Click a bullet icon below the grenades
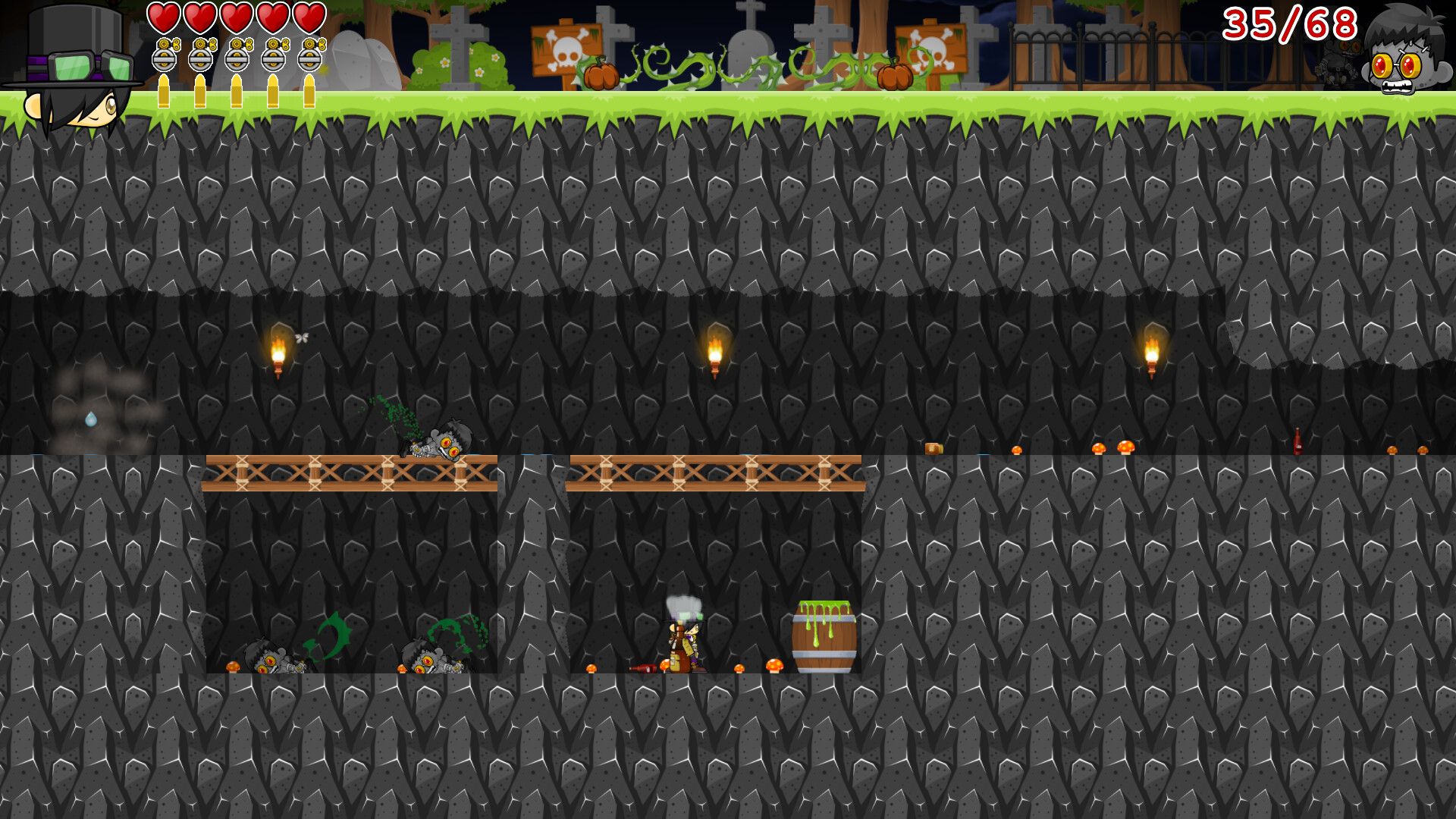Screen dimensions: 1456x819 tap(165, 89)
